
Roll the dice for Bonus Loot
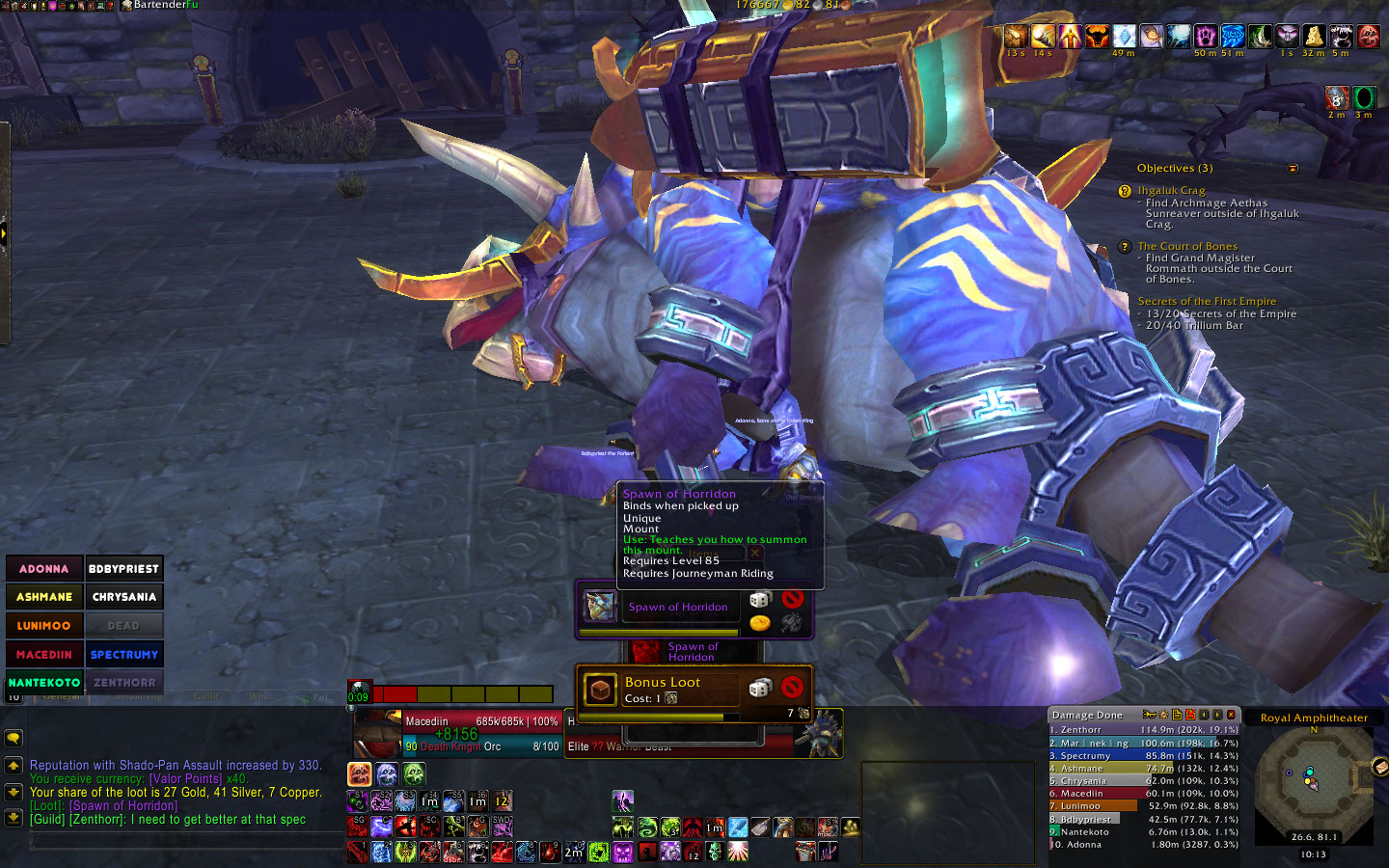(760, 688)
